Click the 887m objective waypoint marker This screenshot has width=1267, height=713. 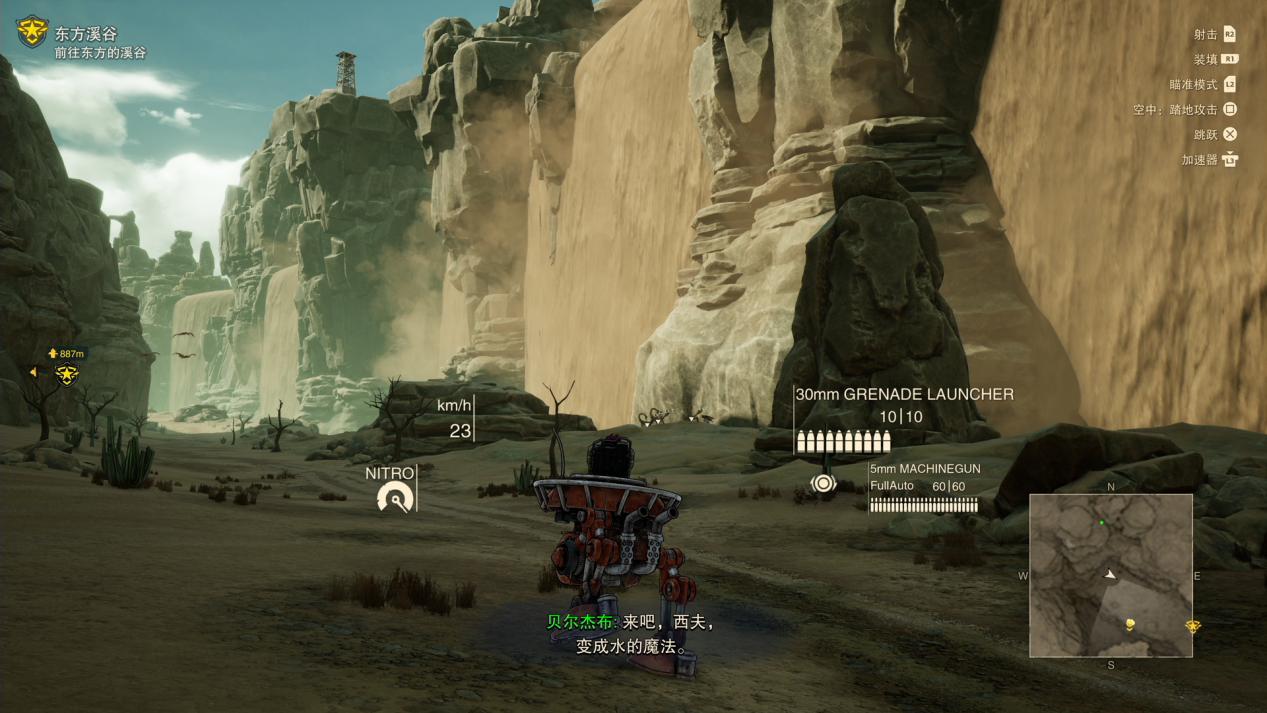coord(66,374)
